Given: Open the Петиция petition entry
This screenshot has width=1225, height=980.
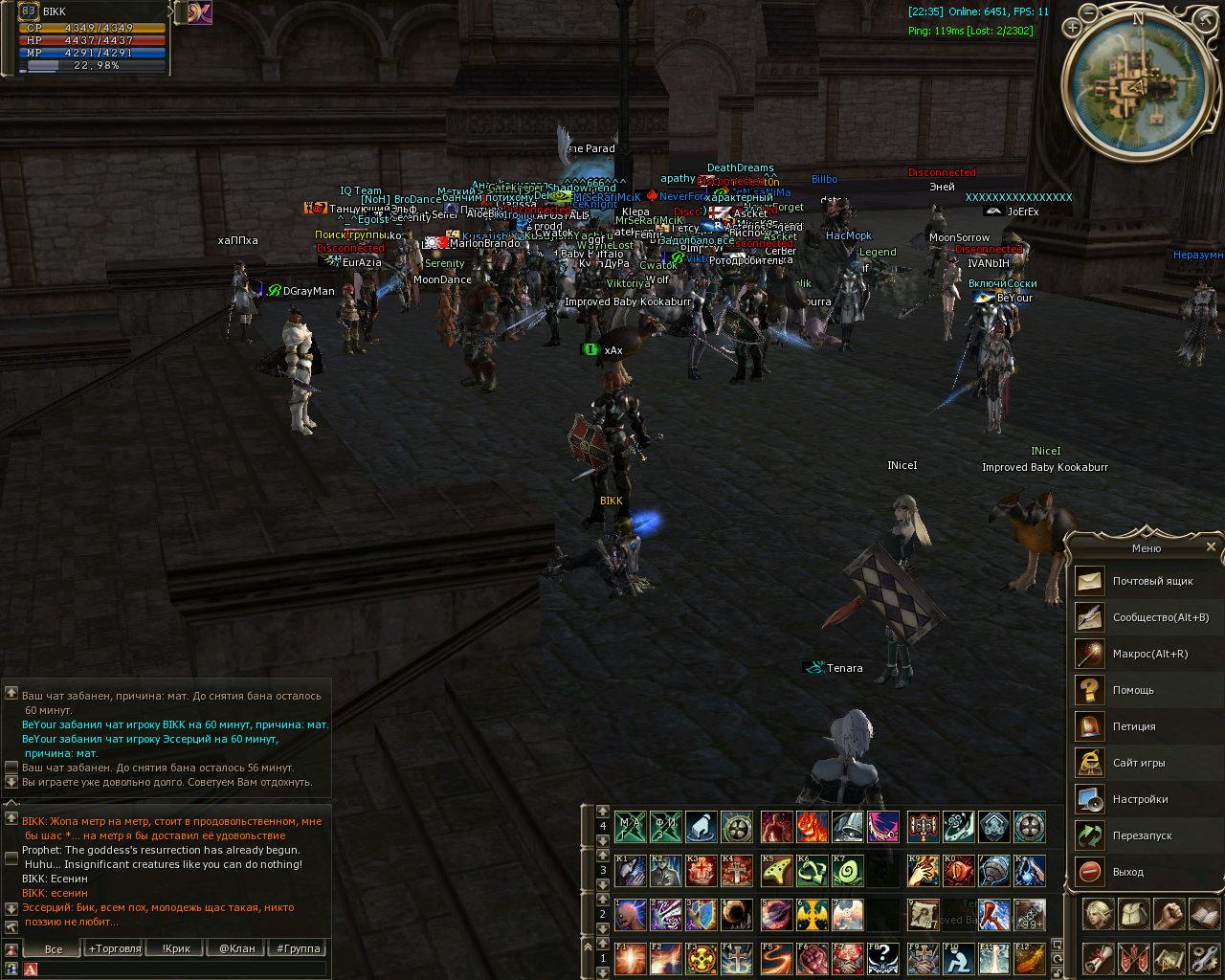Looking at the screenshot, I should [x=1133, y=726].
